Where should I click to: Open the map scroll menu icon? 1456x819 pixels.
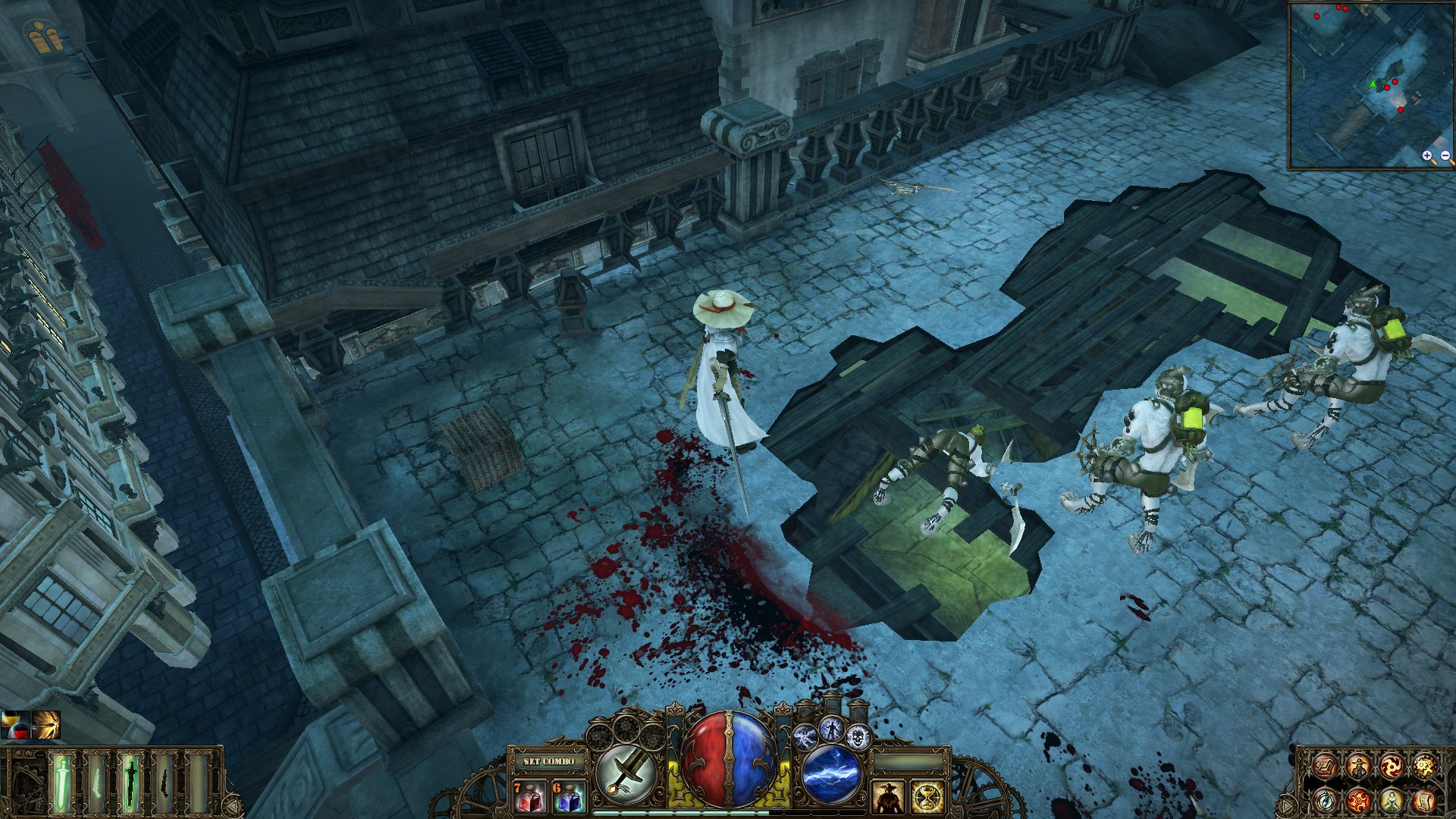pos(1325,767)
